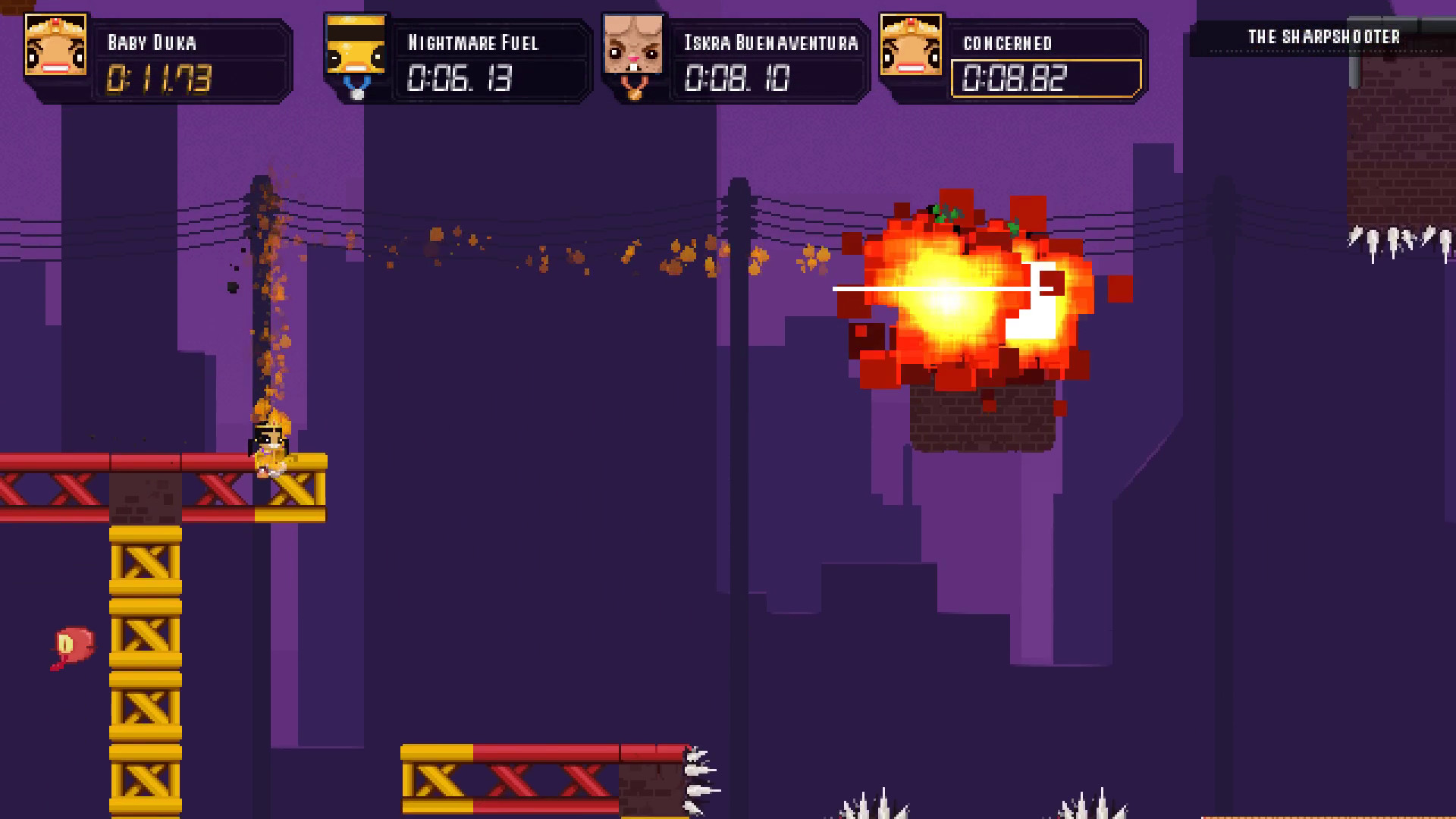Toggle the highlighted Concerned timer box

pos(1046,78)
